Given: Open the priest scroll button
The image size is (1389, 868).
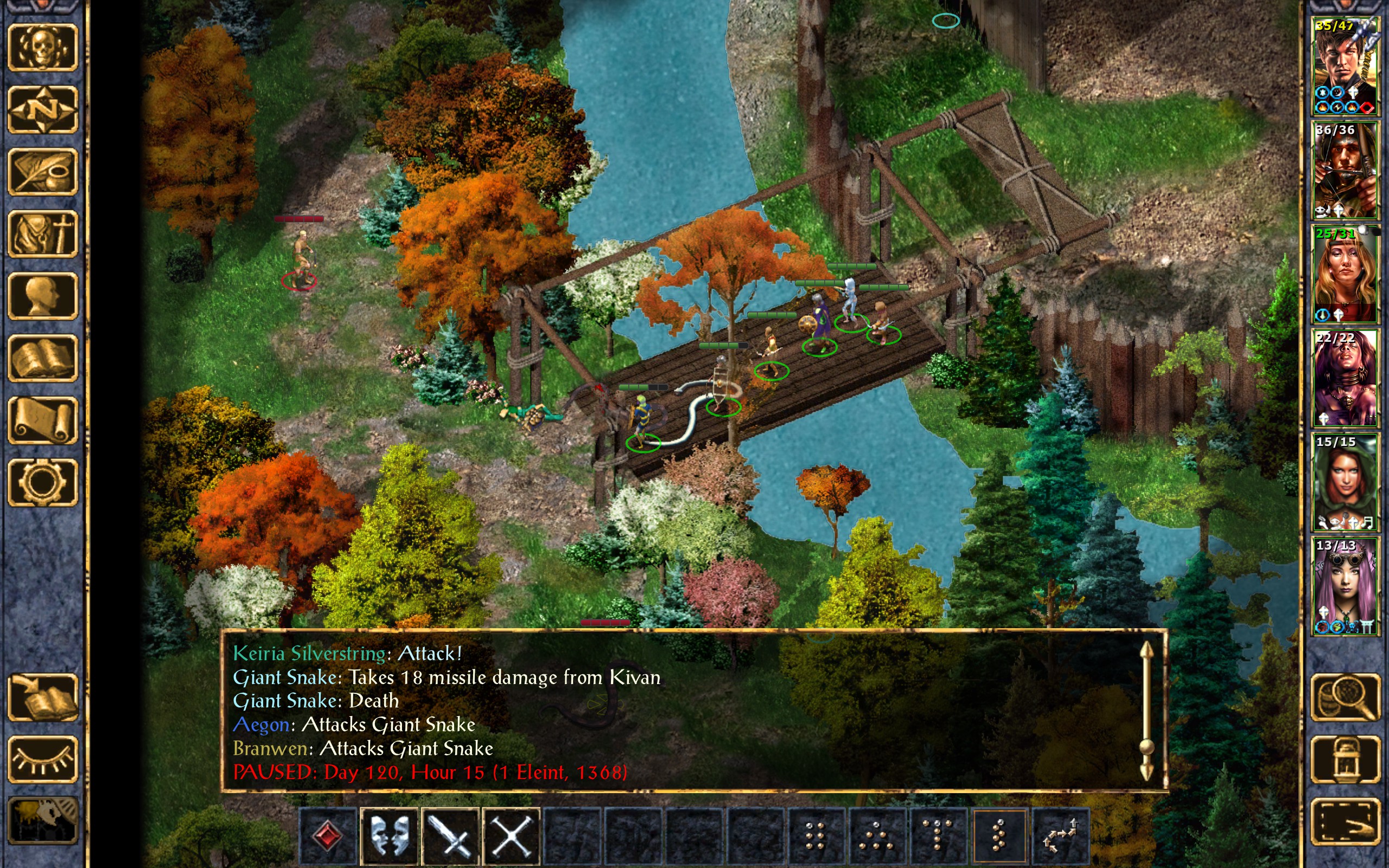Looking at the screenshot, I should click(42, 420).
